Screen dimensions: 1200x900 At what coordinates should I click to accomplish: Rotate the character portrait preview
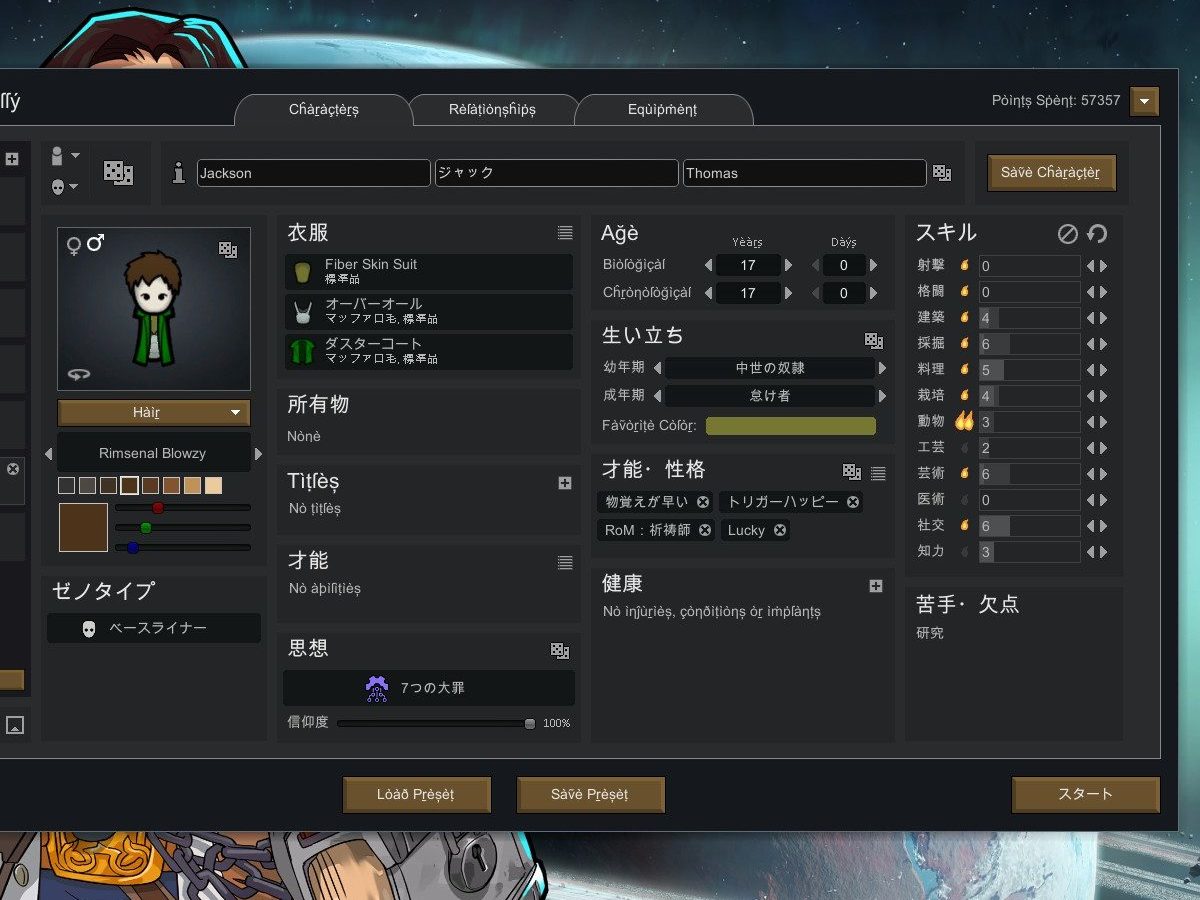tap(79, 374)
